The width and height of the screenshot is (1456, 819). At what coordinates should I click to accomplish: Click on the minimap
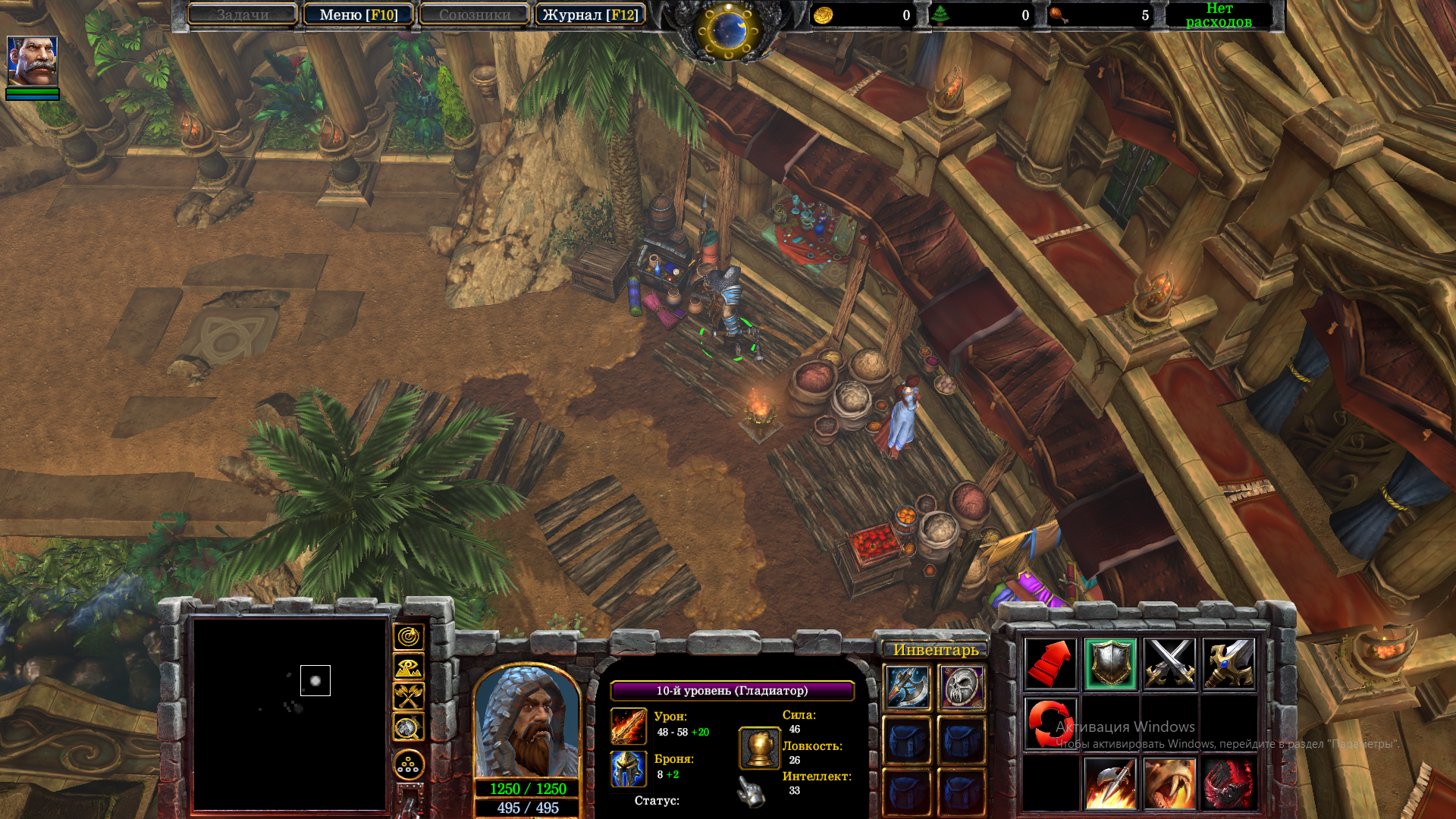pyautogui.click(x=290, y=713)
